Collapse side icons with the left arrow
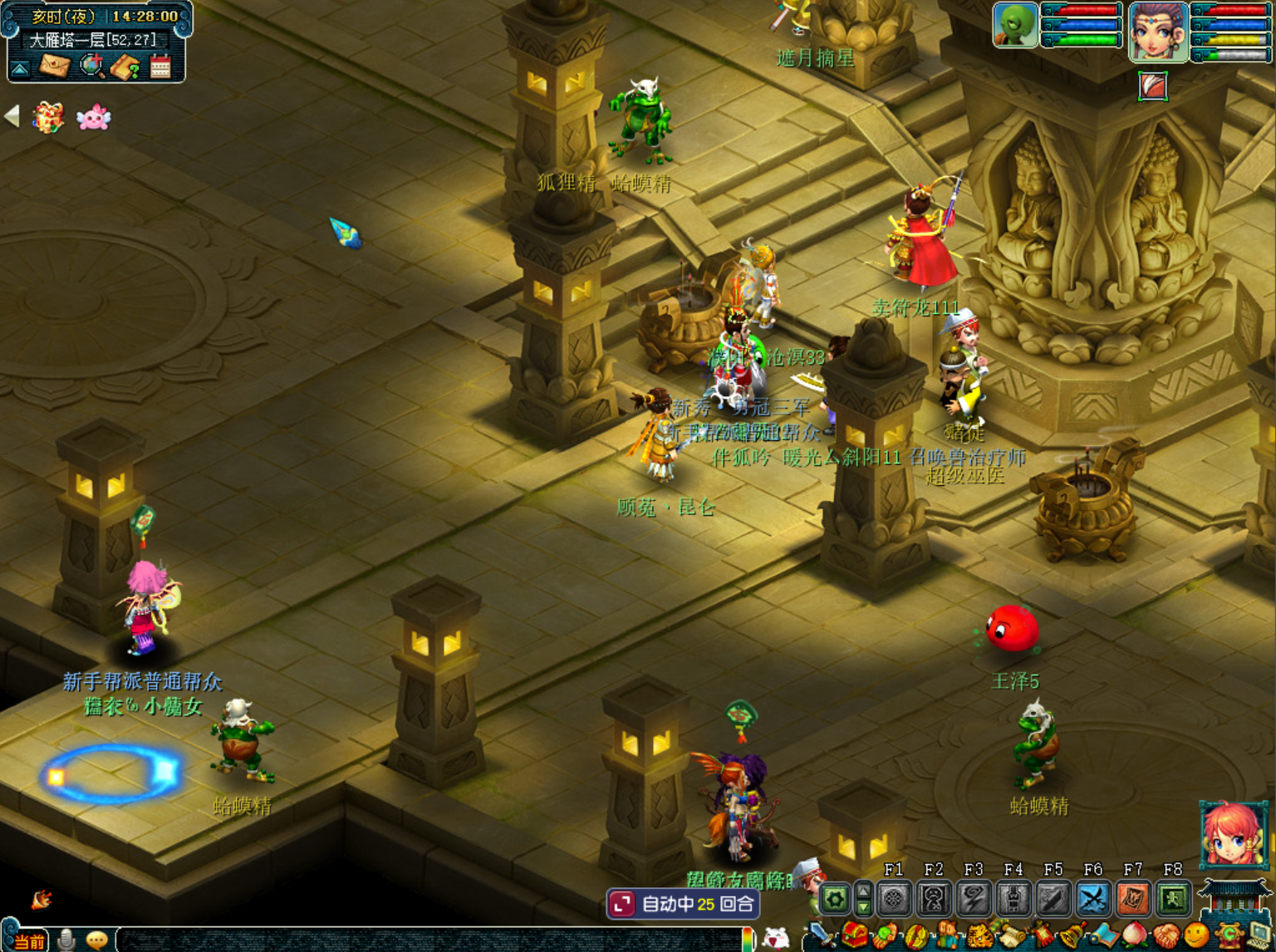The width and height of the screenshot is (1276, 952). coord(12,116)
